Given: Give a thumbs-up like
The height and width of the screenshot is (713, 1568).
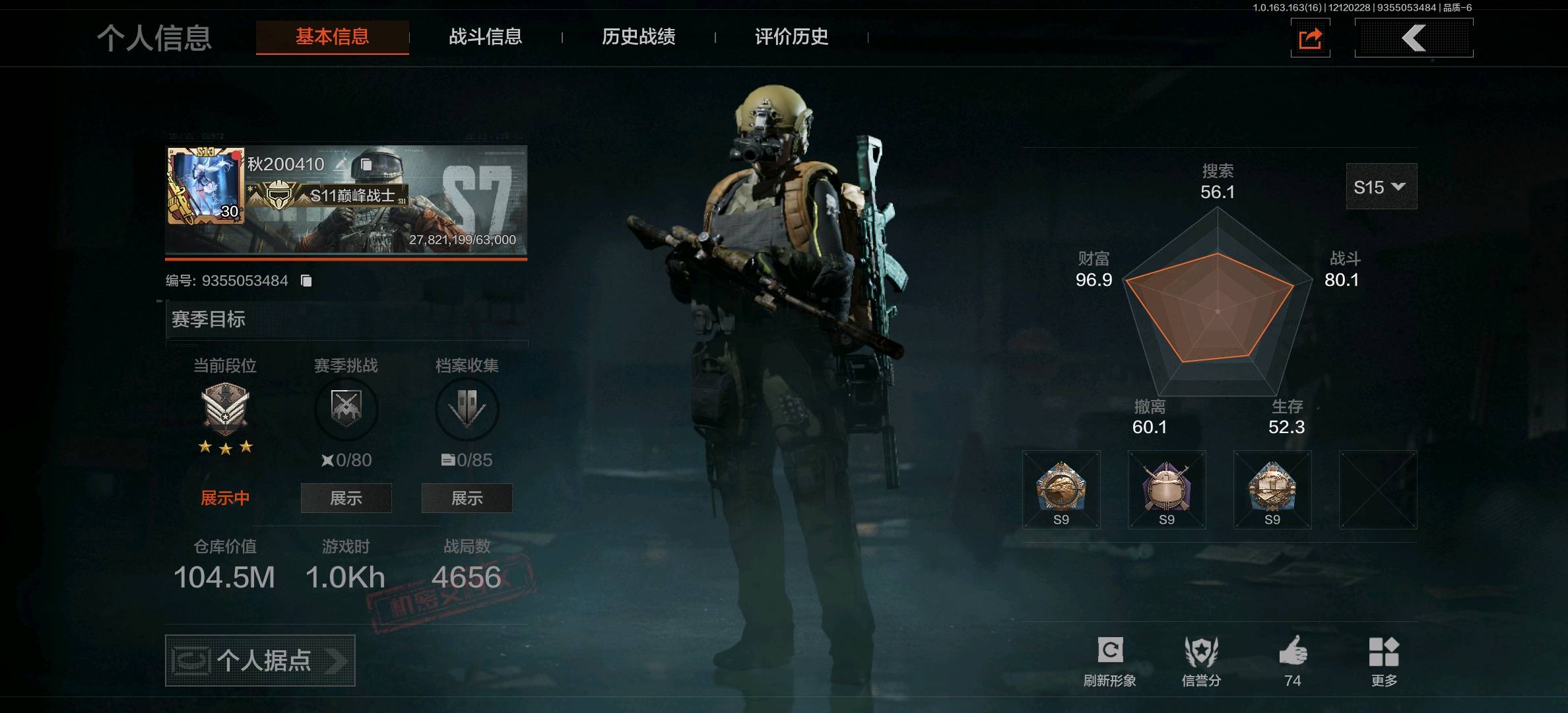Looking at the screenshot, I should click(x=1293, y=659).
